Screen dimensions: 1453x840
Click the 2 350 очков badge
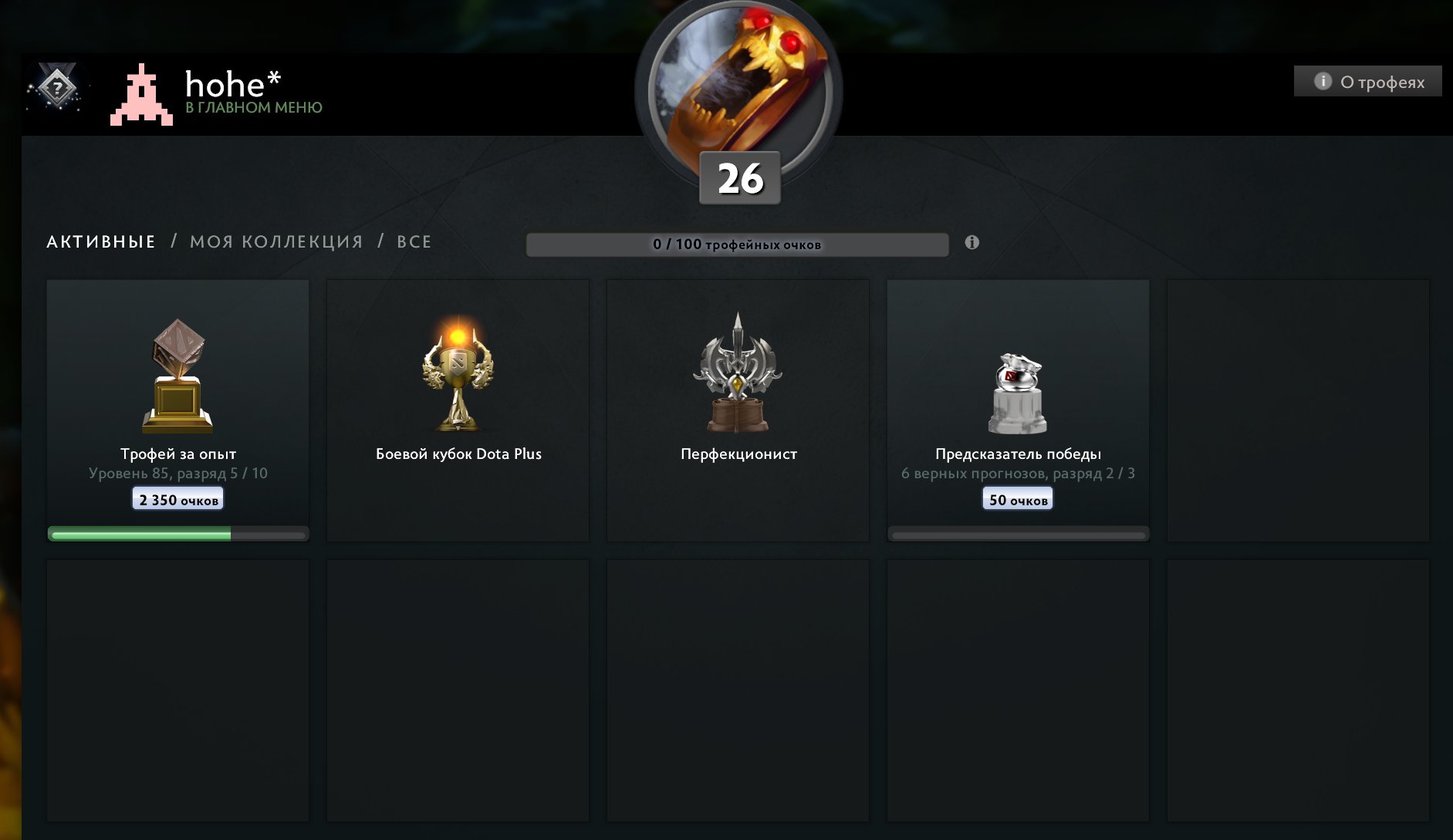177,498
